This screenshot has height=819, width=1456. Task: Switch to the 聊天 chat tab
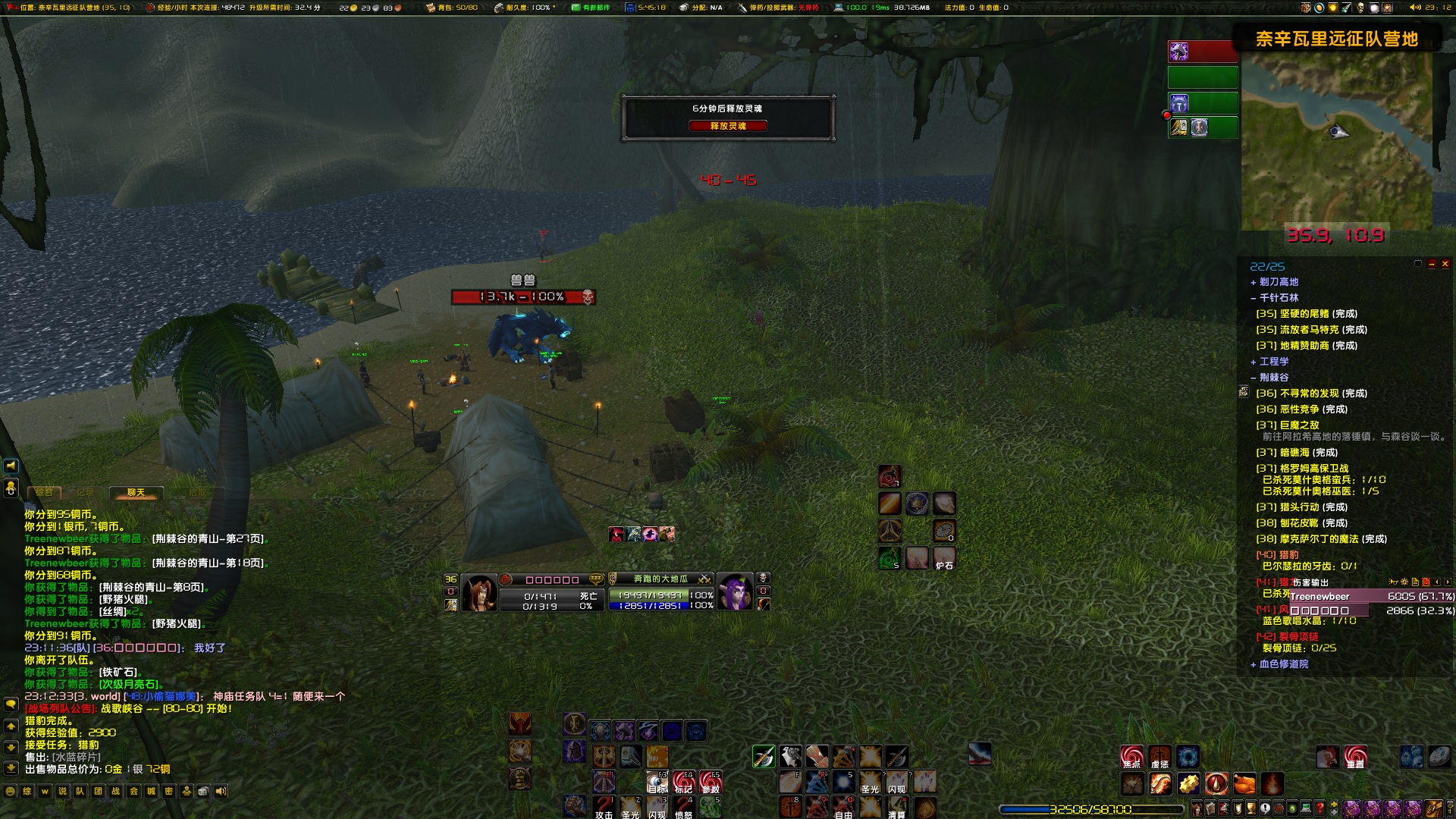[x=136, y=493]
